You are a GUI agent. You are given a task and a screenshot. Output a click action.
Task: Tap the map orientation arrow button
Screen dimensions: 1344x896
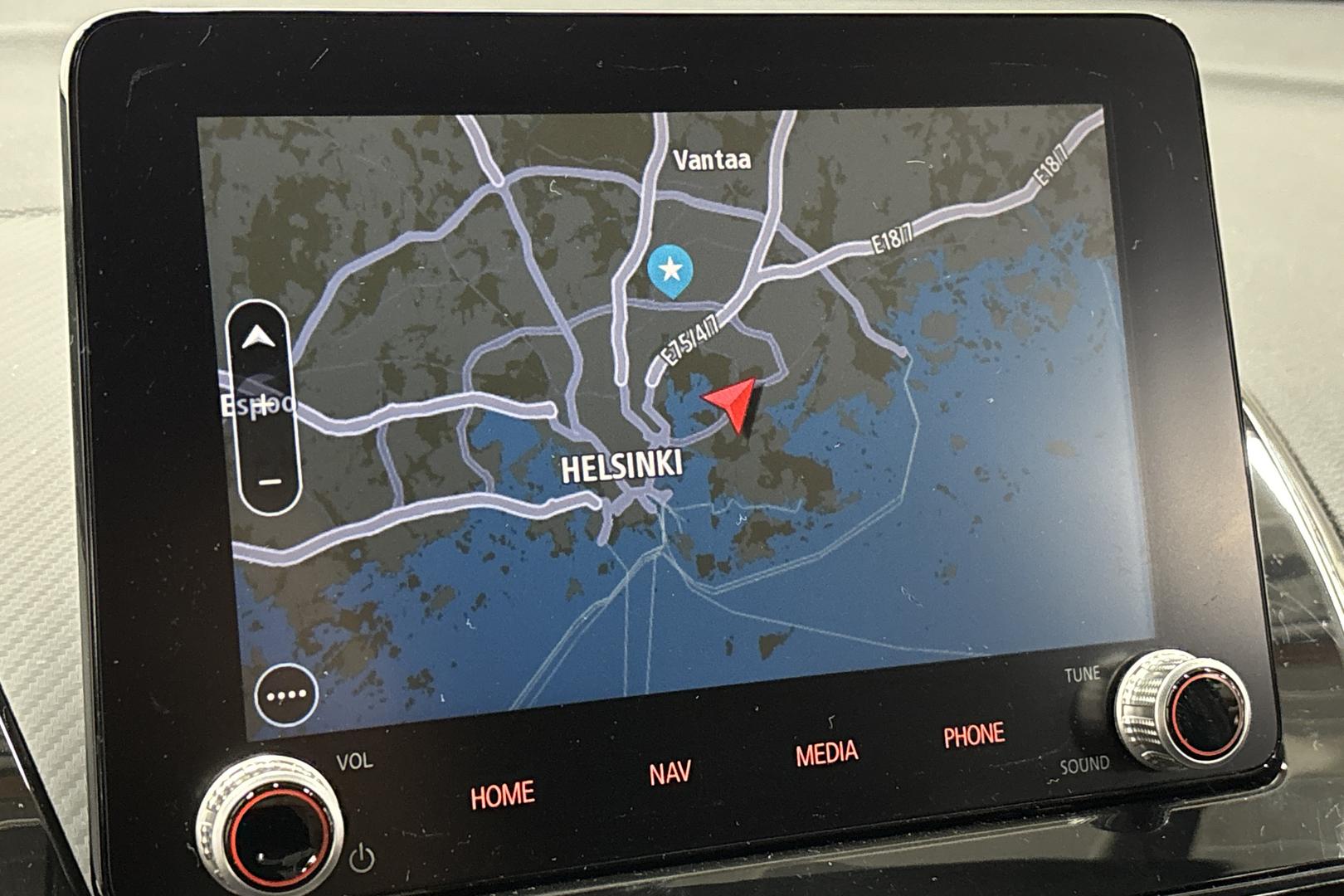point(258,338)
